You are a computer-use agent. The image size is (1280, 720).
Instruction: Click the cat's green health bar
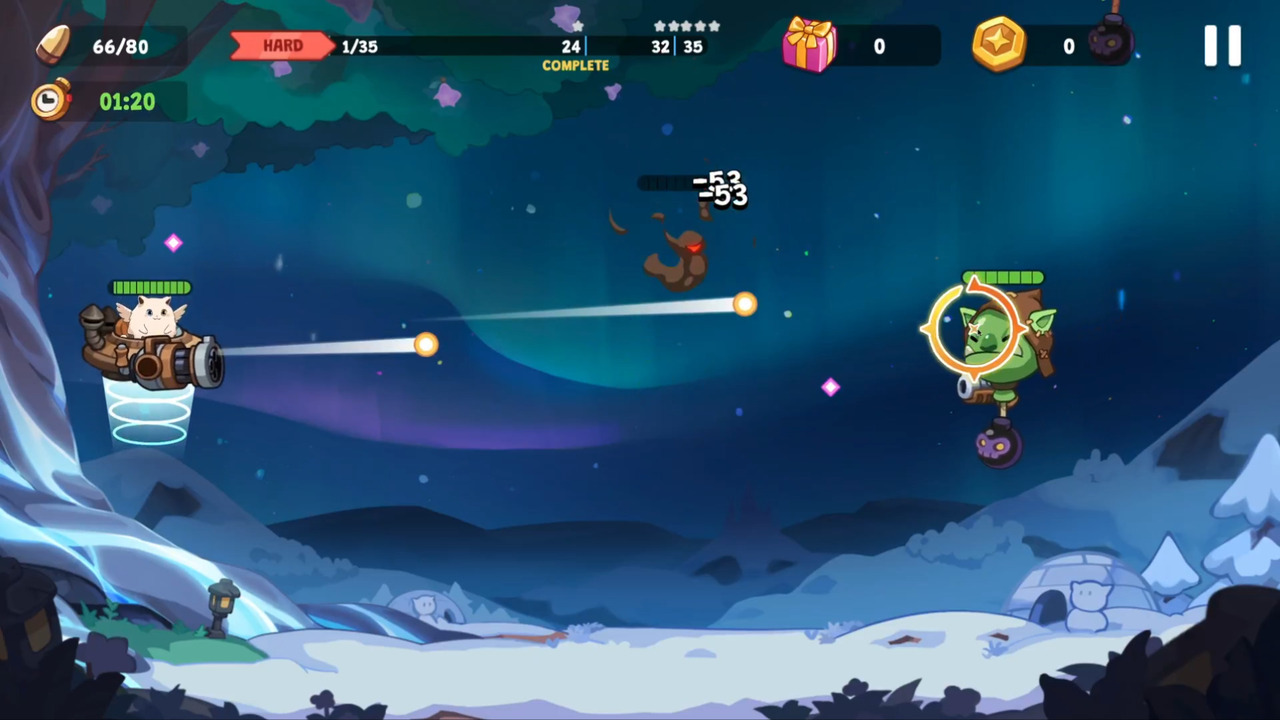coord(150,286)
